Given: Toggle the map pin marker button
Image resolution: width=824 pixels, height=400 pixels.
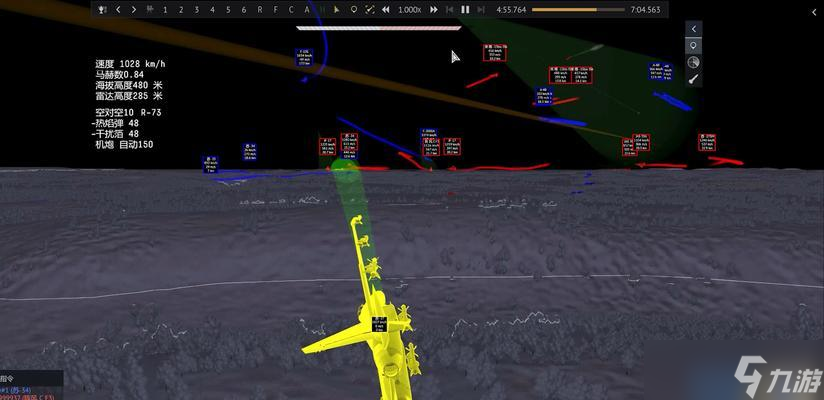Looking at the screenshot, I should click(694, 46).
